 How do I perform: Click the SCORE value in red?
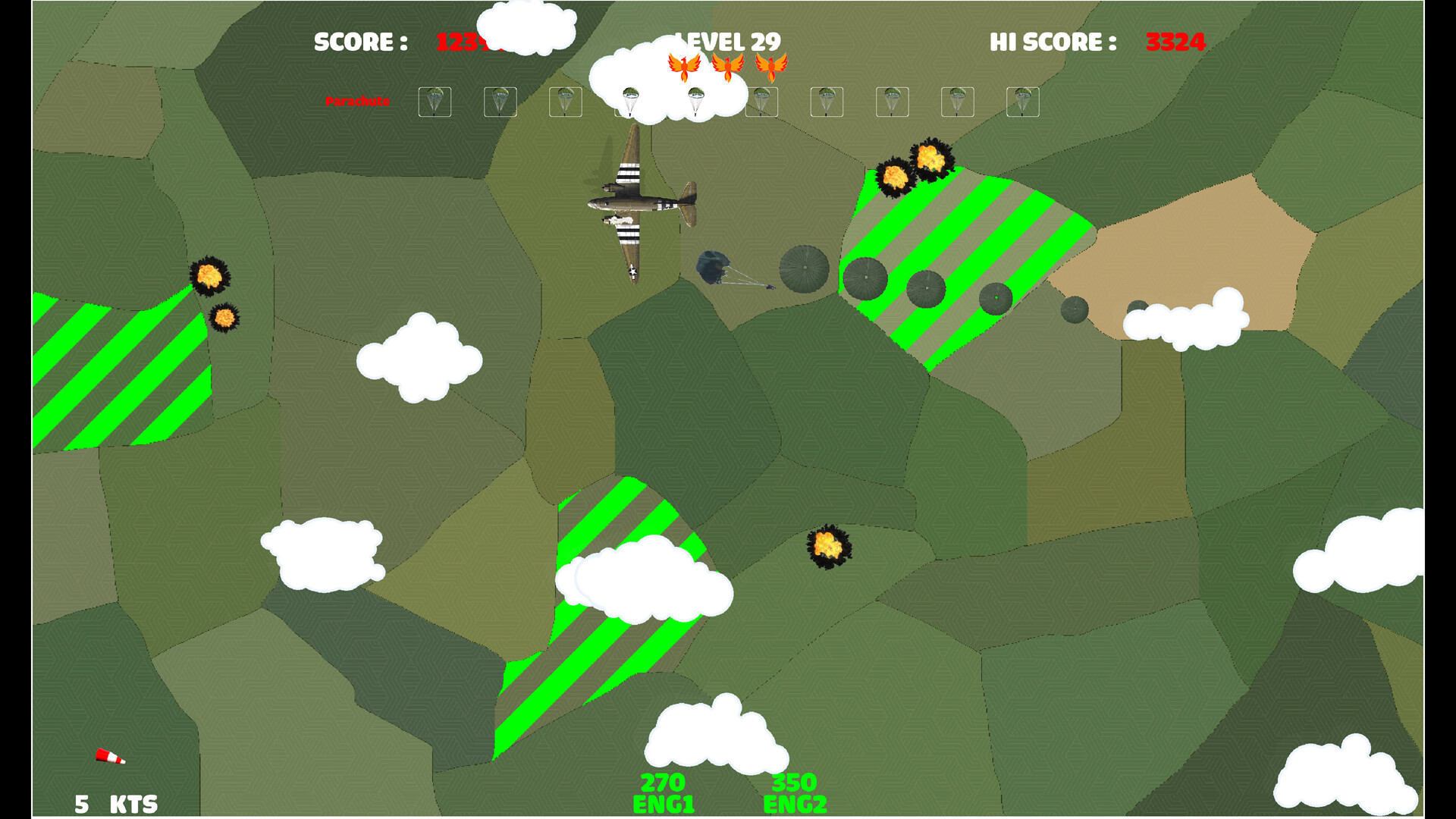coord(463,43)
